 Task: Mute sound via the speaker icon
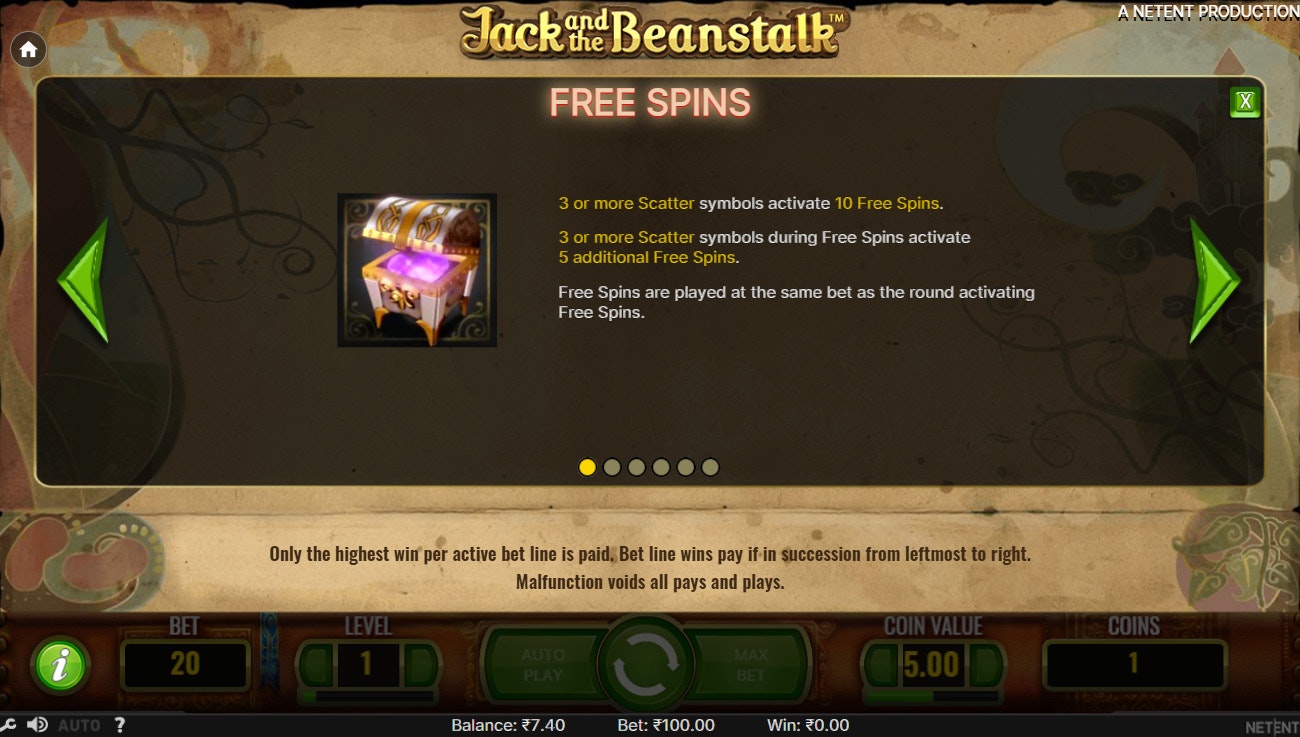38,726
